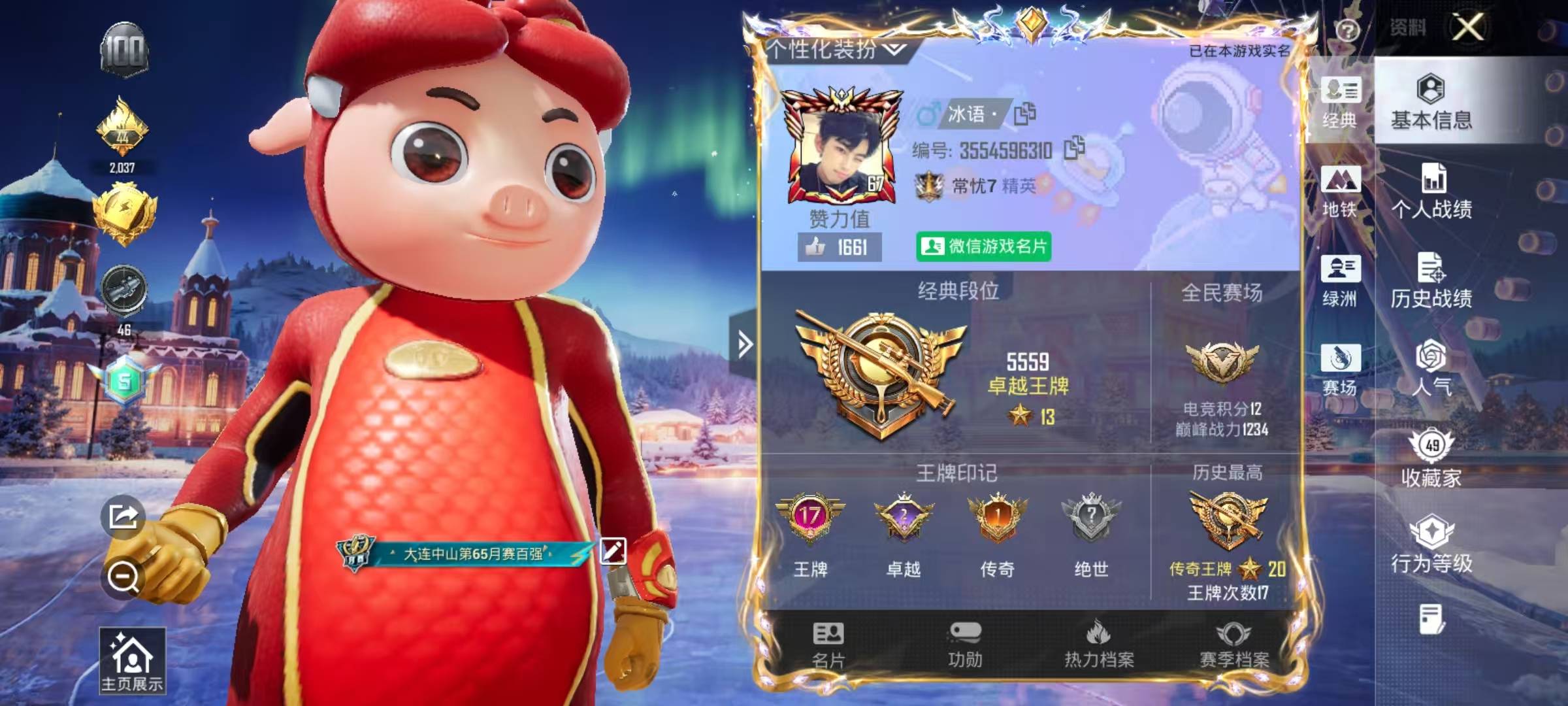
Task: Open the 赛季档案 season profile tab
Action: tap(1234, 645)
